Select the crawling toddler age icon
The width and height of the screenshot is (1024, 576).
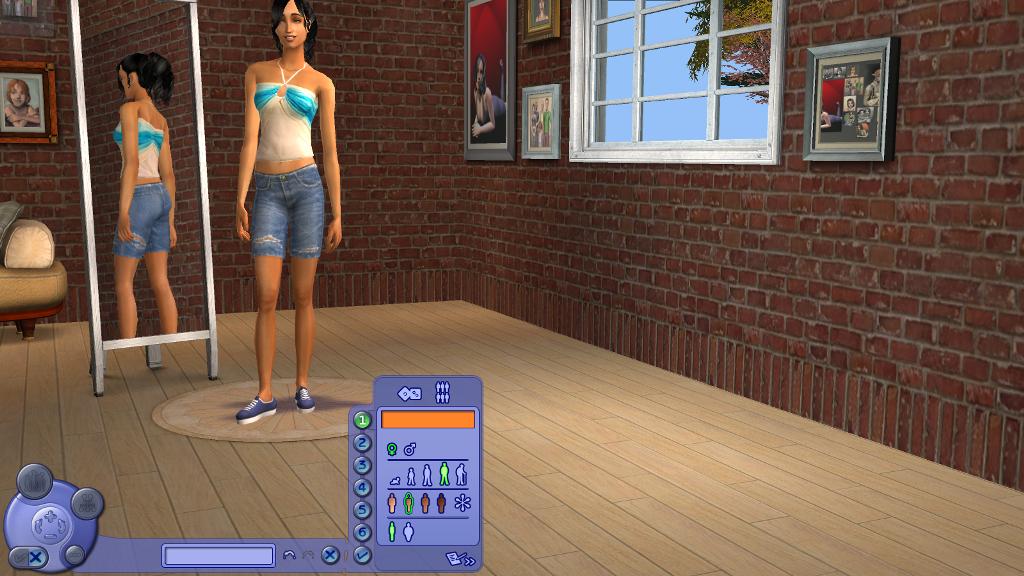click(x=394, y=481)
